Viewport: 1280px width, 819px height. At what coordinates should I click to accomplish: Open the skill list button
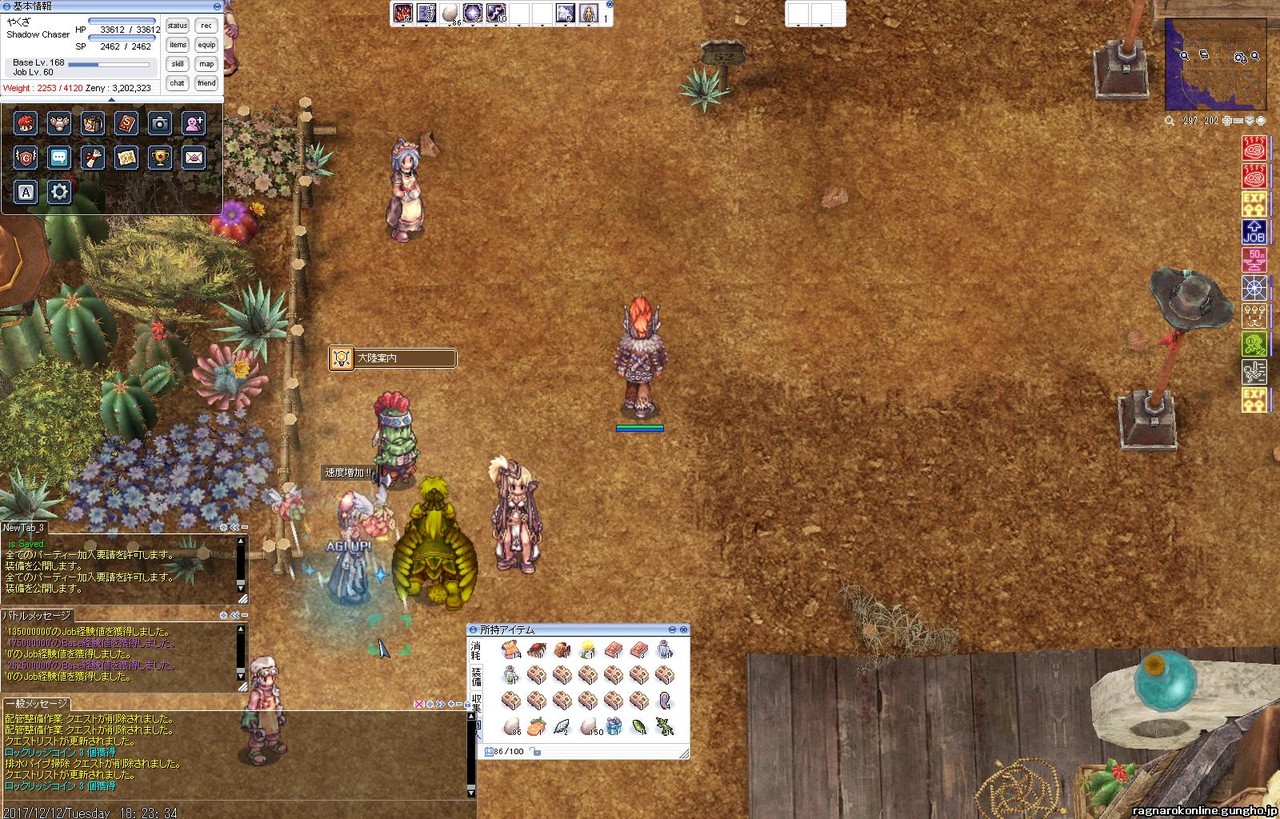point(177,64)
